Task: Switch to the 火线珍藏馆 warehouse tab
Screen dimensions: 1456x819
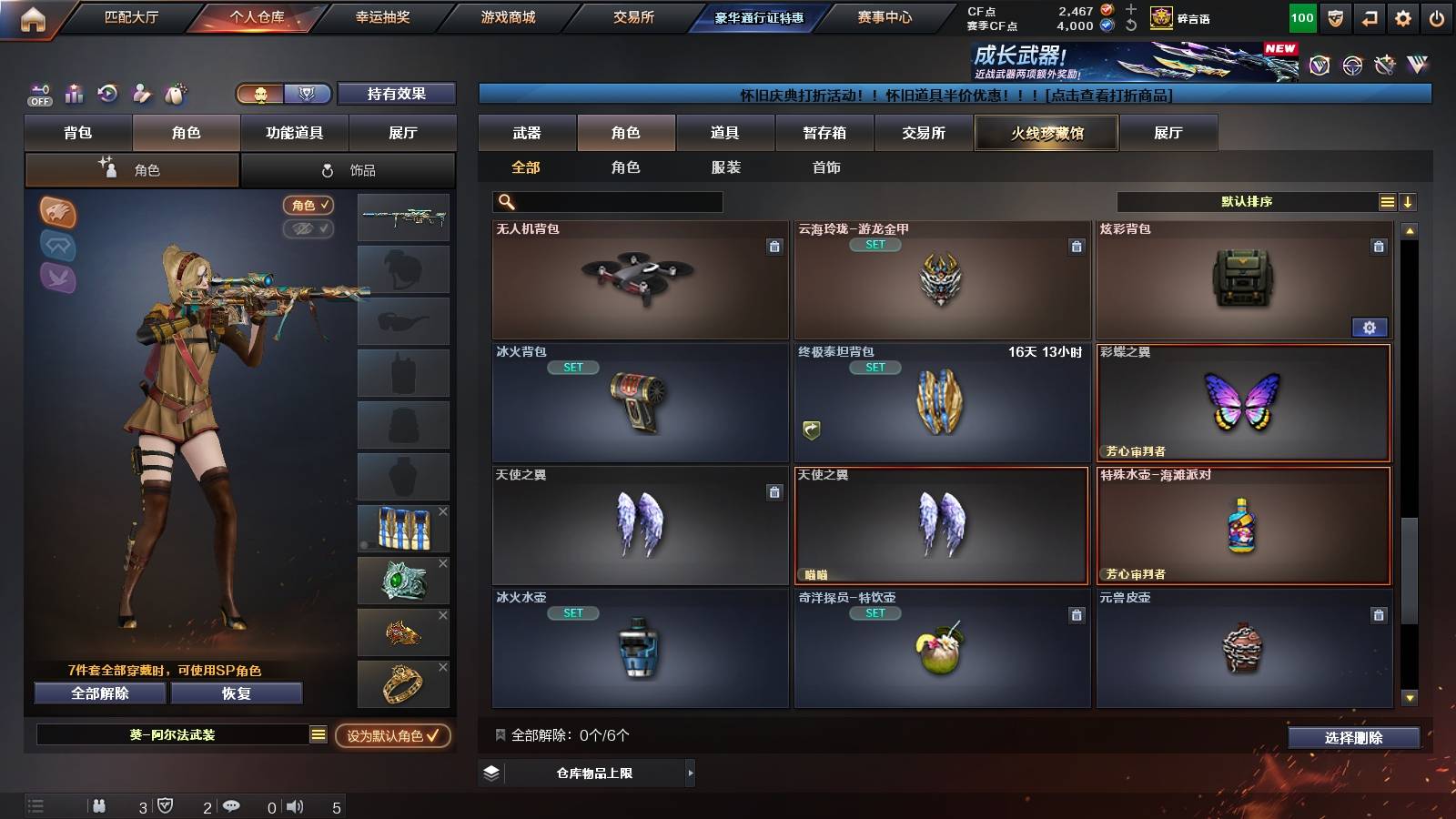Action: point(1046,133)
